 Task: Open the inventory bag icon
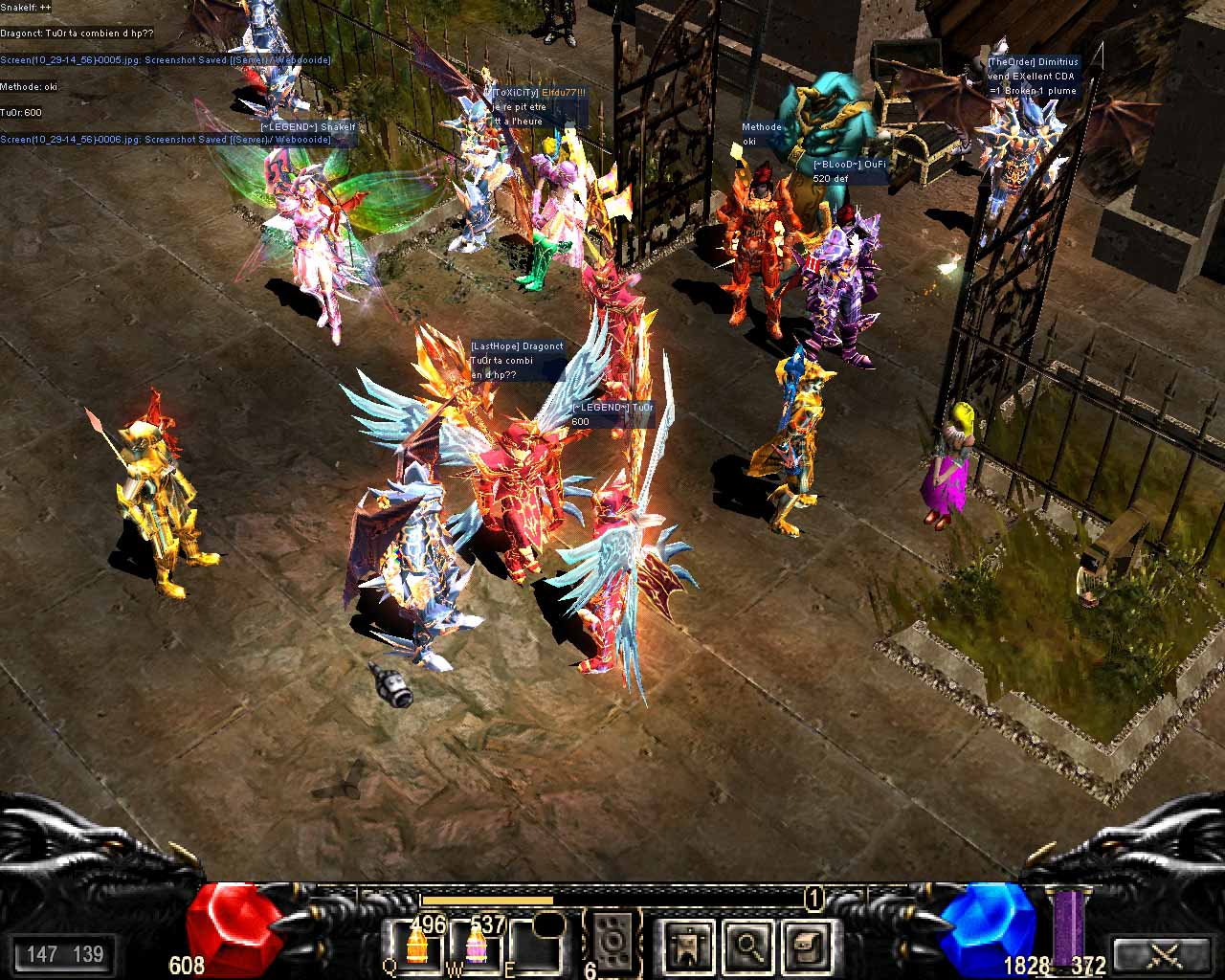coord(804,948)
